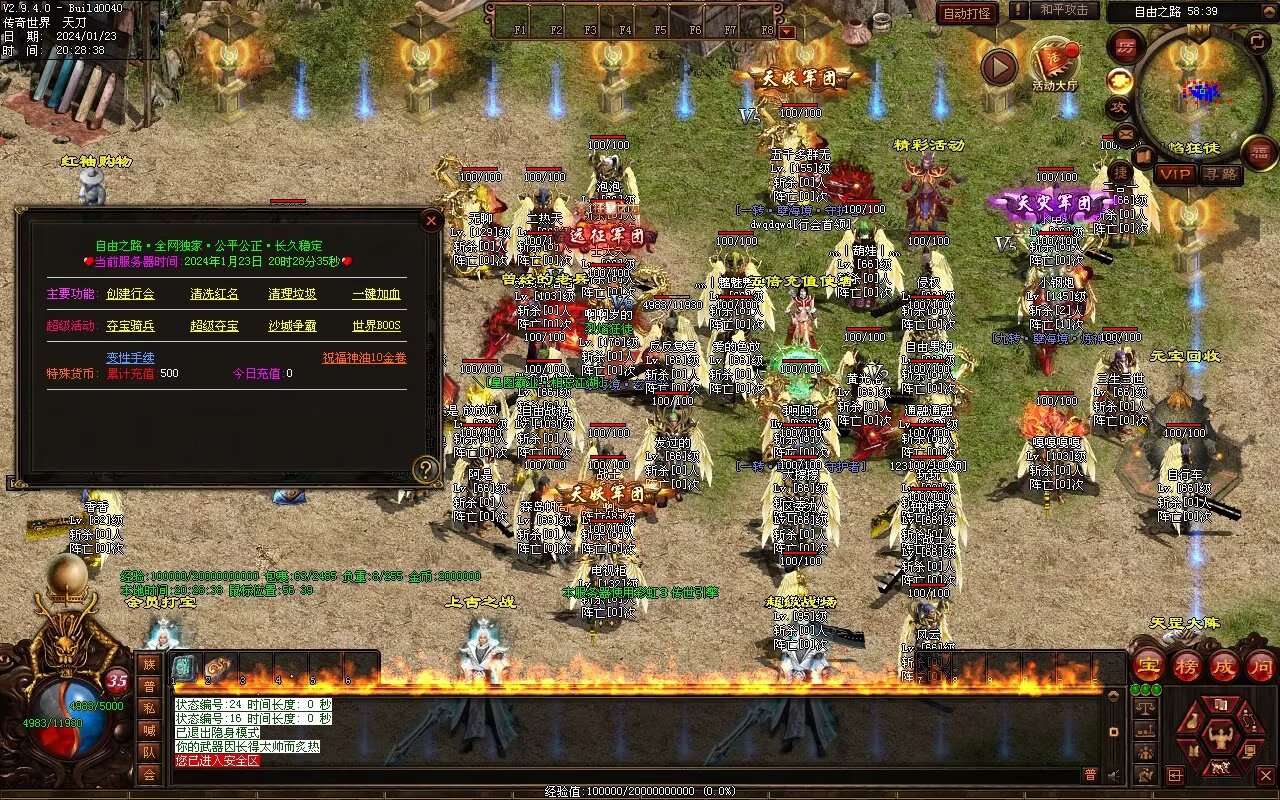Open the 世界BOOS event link
The width and height of the screenshot is (1280, 800).
pyautogui.click(x=376, y=326)
